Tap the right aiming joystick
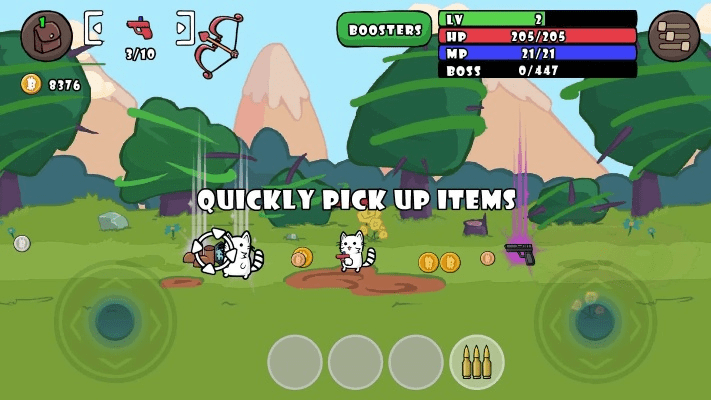 coord(595,321)
